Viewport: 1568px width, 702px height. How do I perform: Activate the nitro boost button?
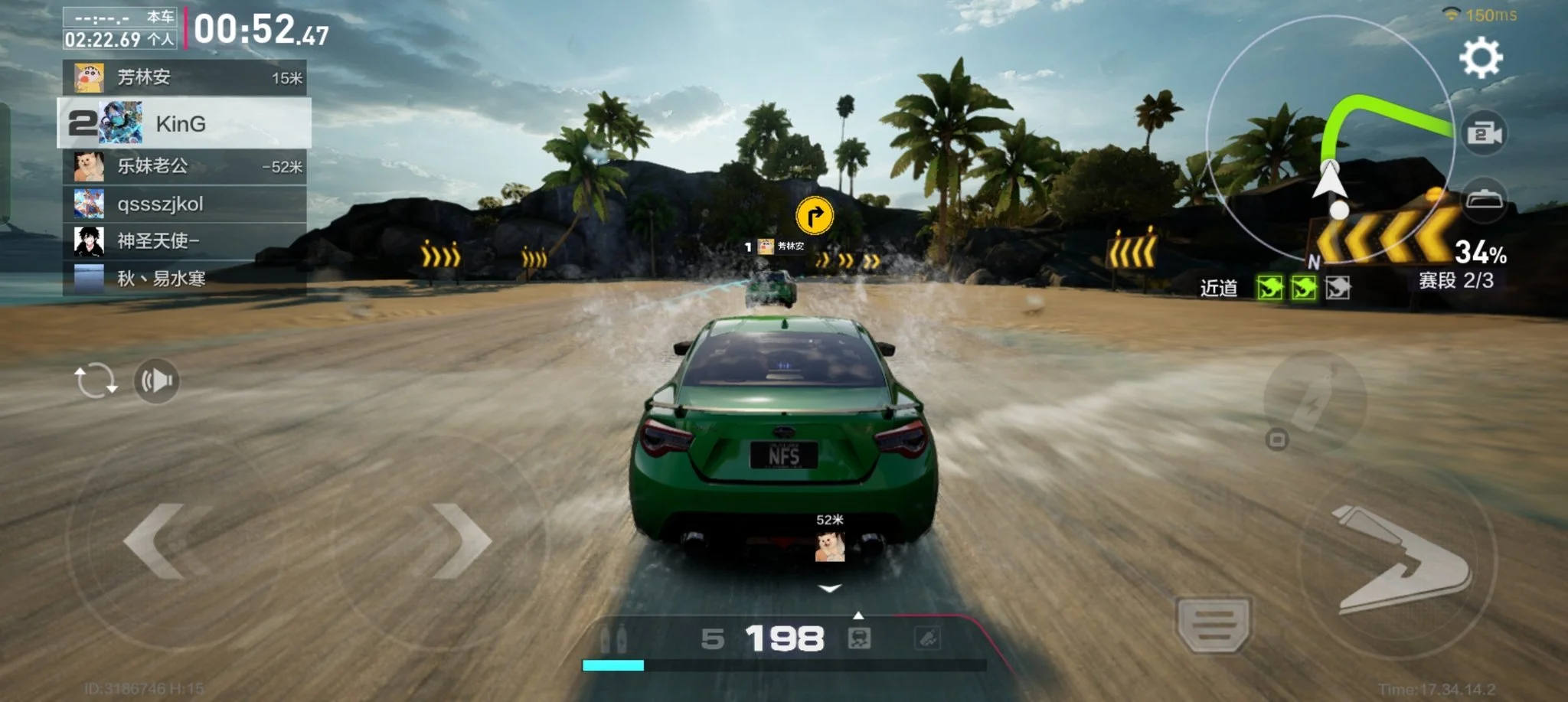click(1314, 400)
